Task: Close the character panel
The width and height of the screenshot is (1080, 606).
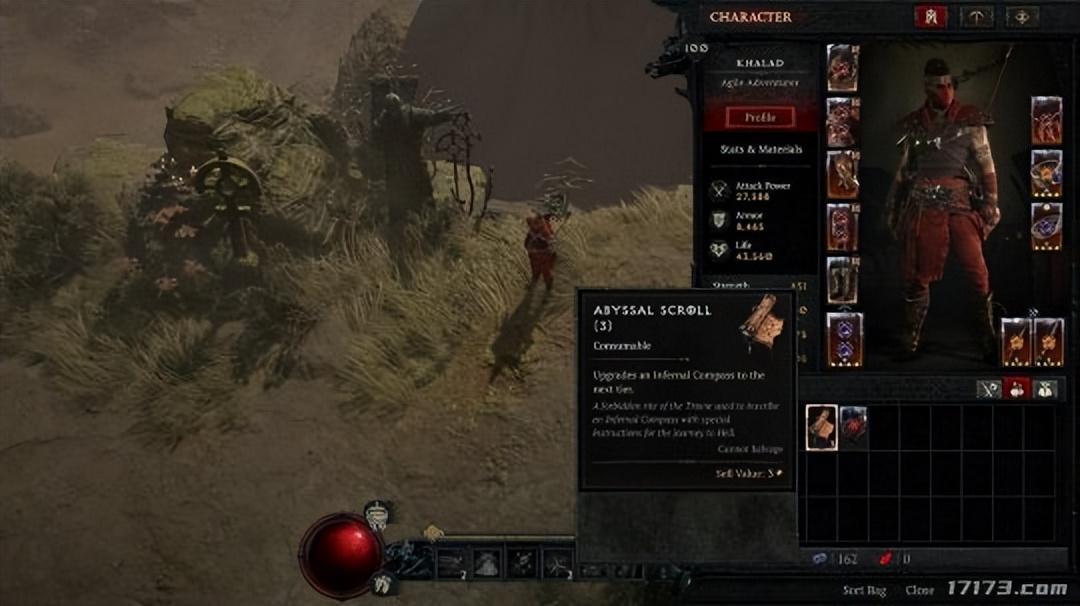Action: pyautogui.click(x=919, y=591)
